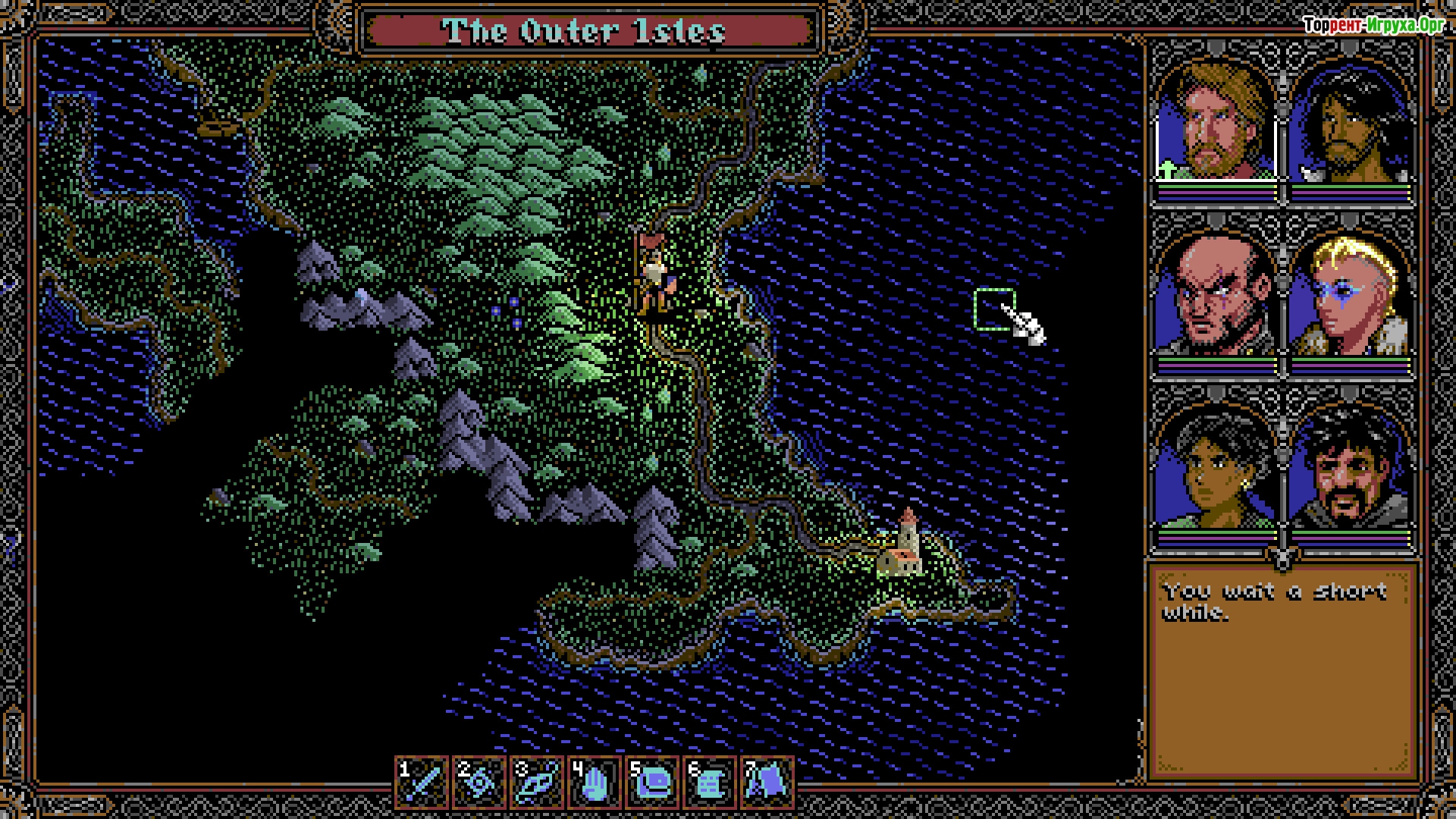Image resolution: width=1456 pixels, height=819 pixels.
Task: Click the message log panel
Action: coord(1282,671)
